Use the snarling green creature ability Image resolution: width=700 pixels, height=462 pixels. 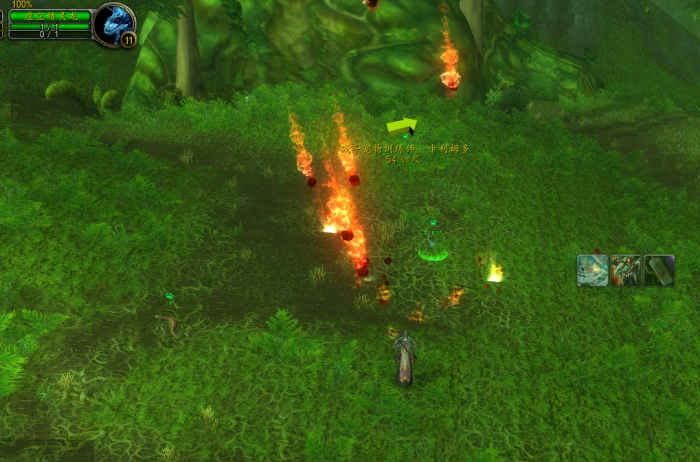pyautogui.click(x=626, y=271)
